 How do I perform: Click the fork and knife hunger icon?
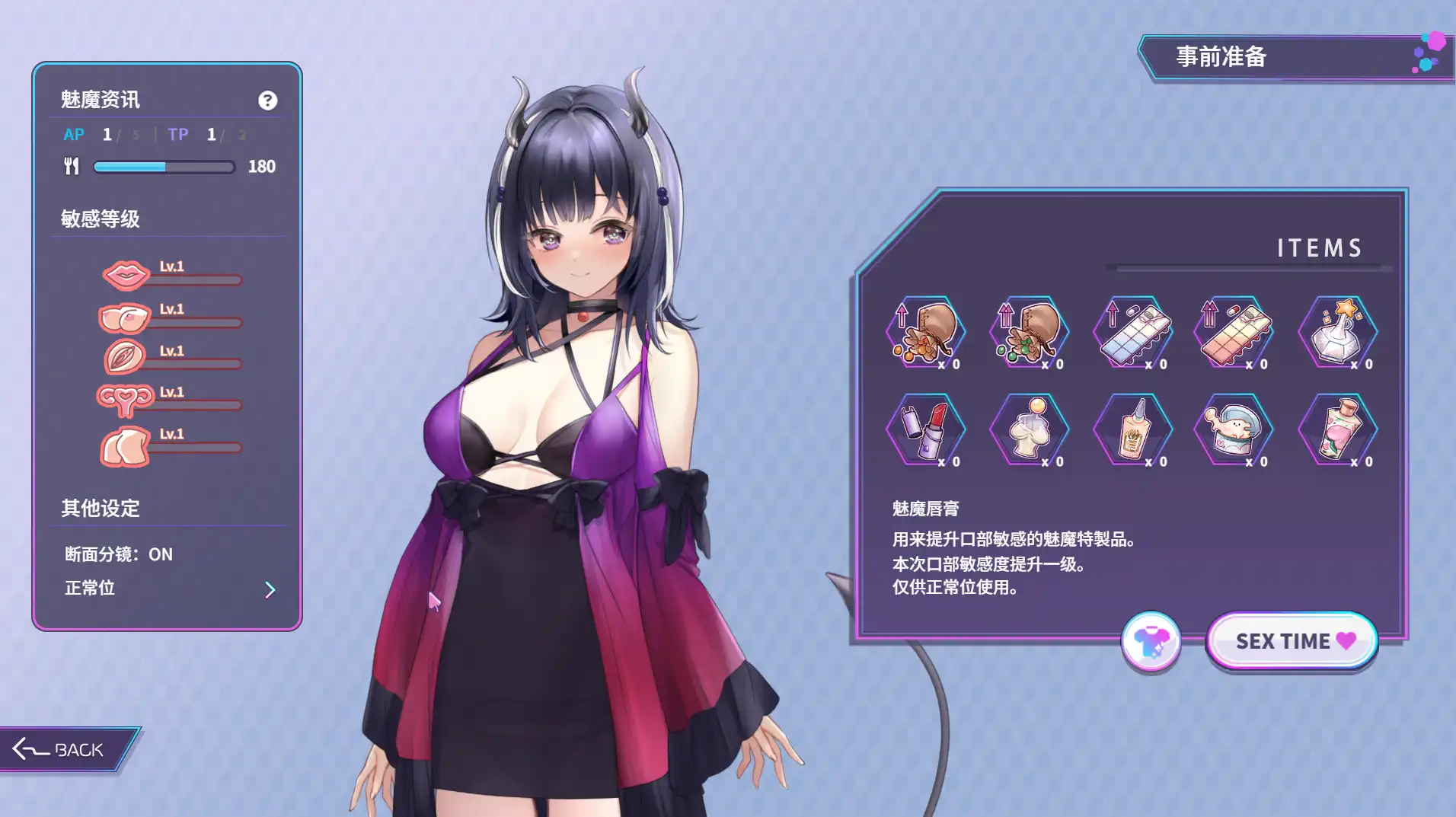(71, 166)
